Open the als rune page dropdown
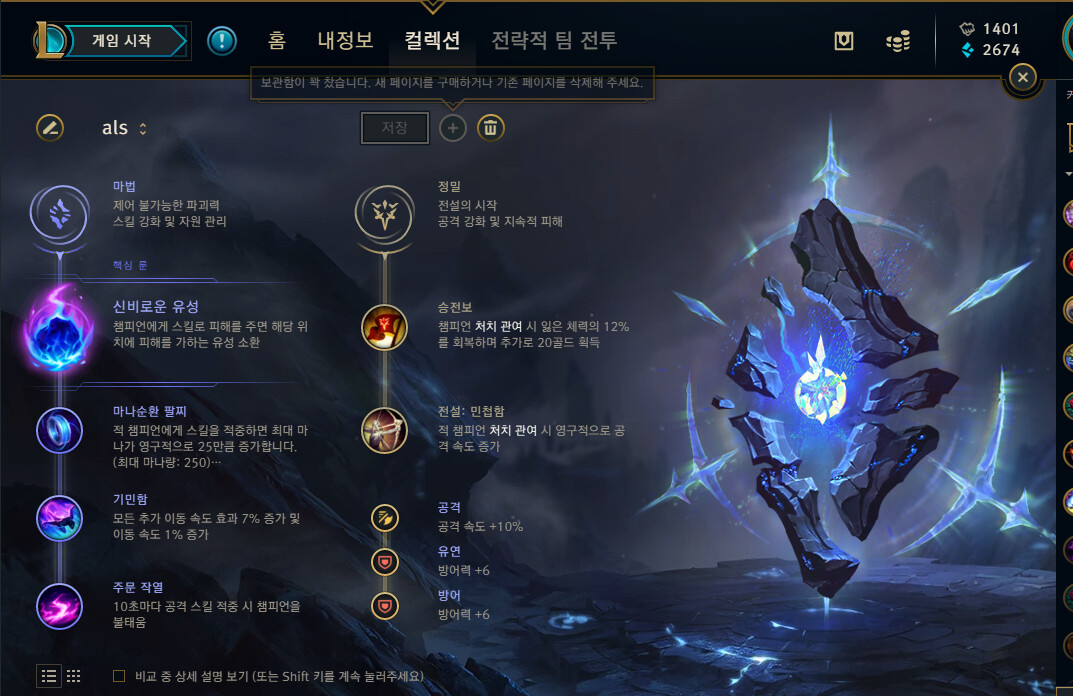Screen dimensions: 1073x696 125,128
